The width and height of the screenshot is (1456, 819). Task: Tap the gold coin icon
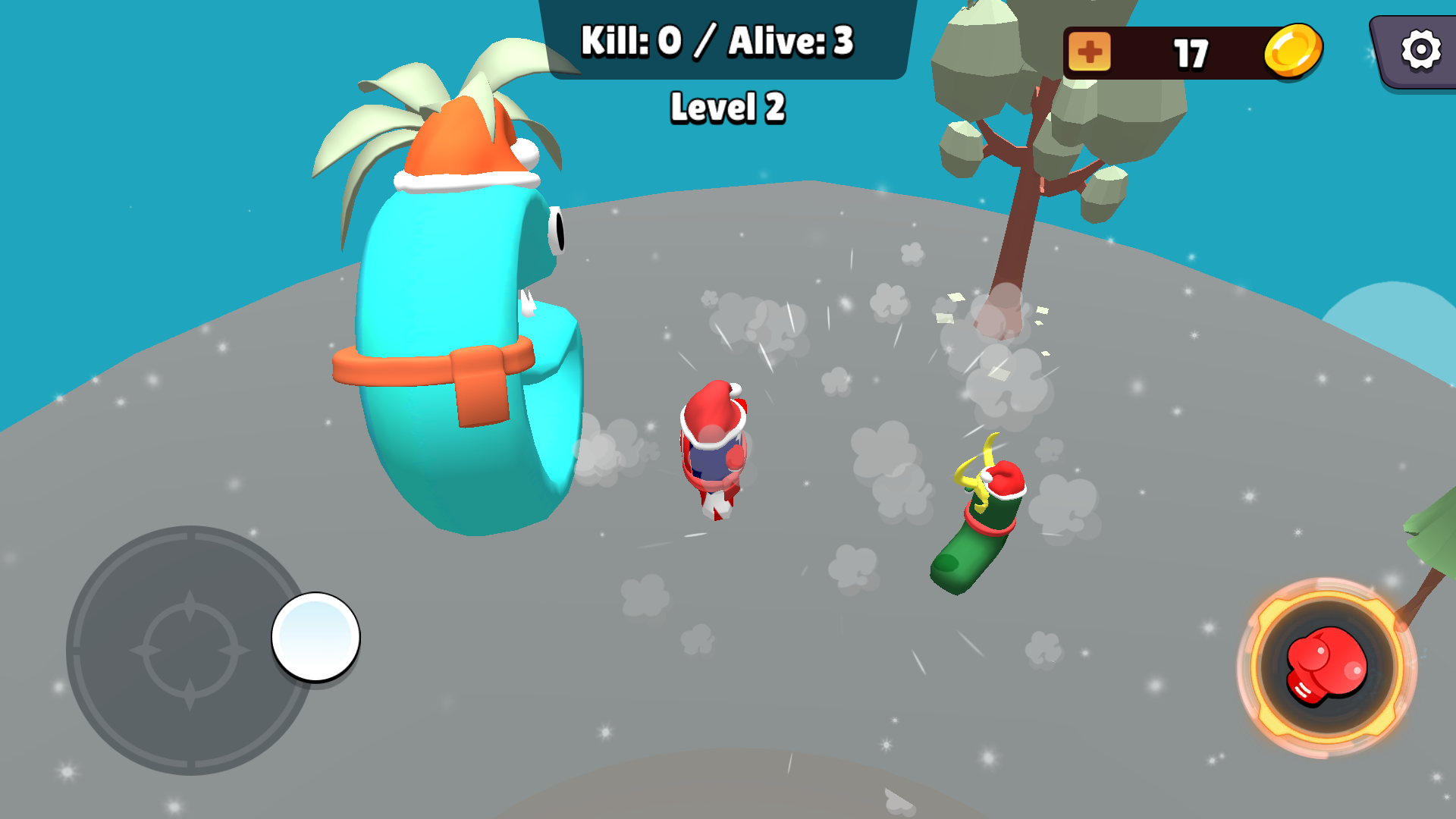pos(1294,49)
